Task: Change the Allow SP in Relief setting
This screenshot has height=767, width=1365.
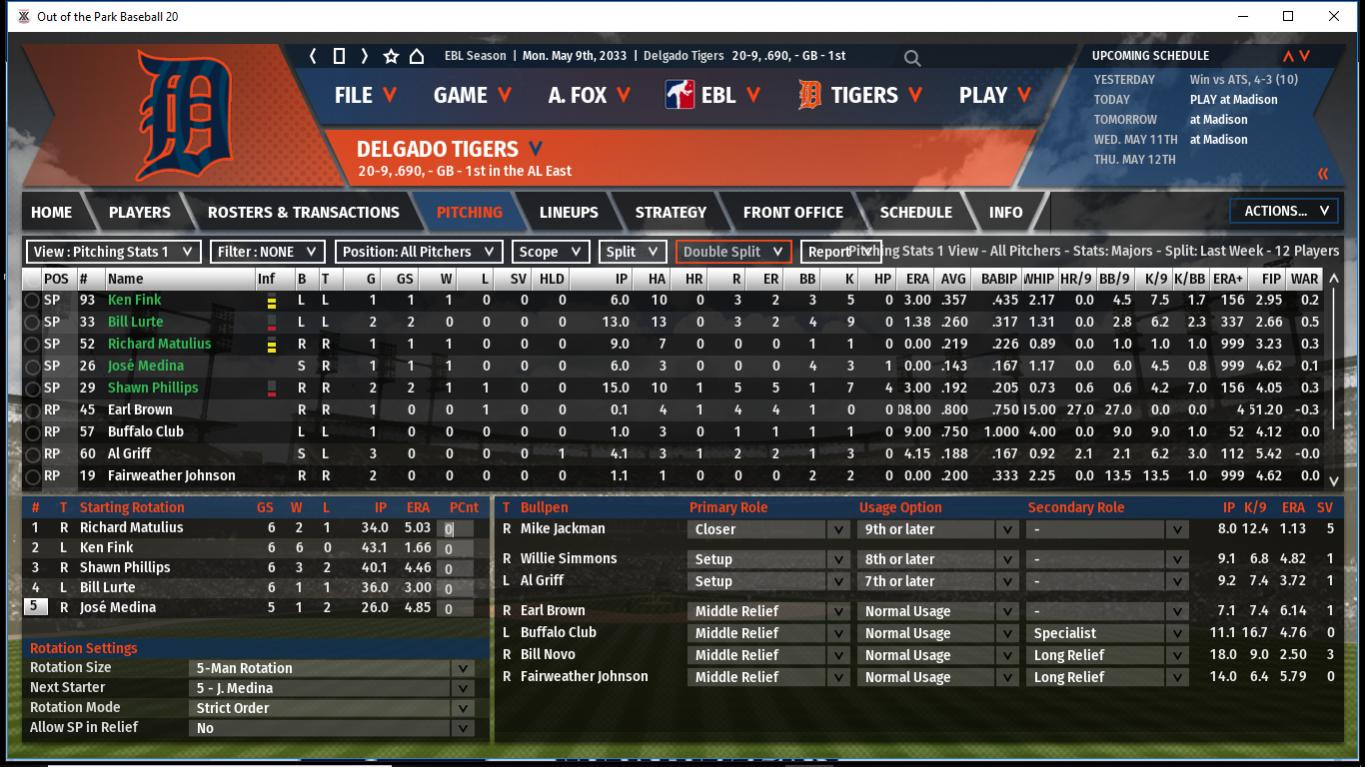Action: [332, 728]
